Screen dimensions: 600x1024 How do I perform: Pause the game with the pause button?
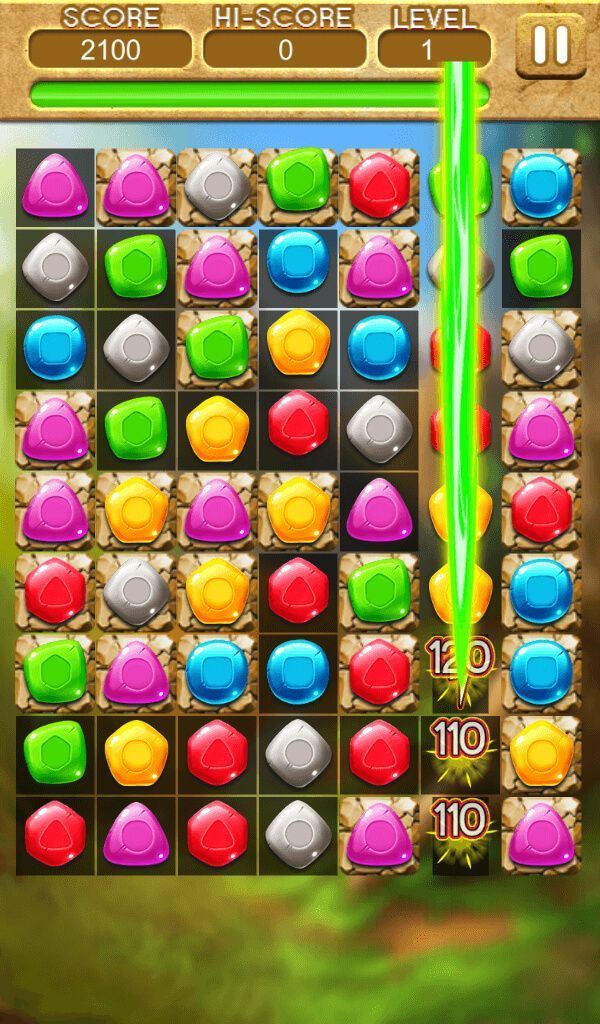[550, 45]
